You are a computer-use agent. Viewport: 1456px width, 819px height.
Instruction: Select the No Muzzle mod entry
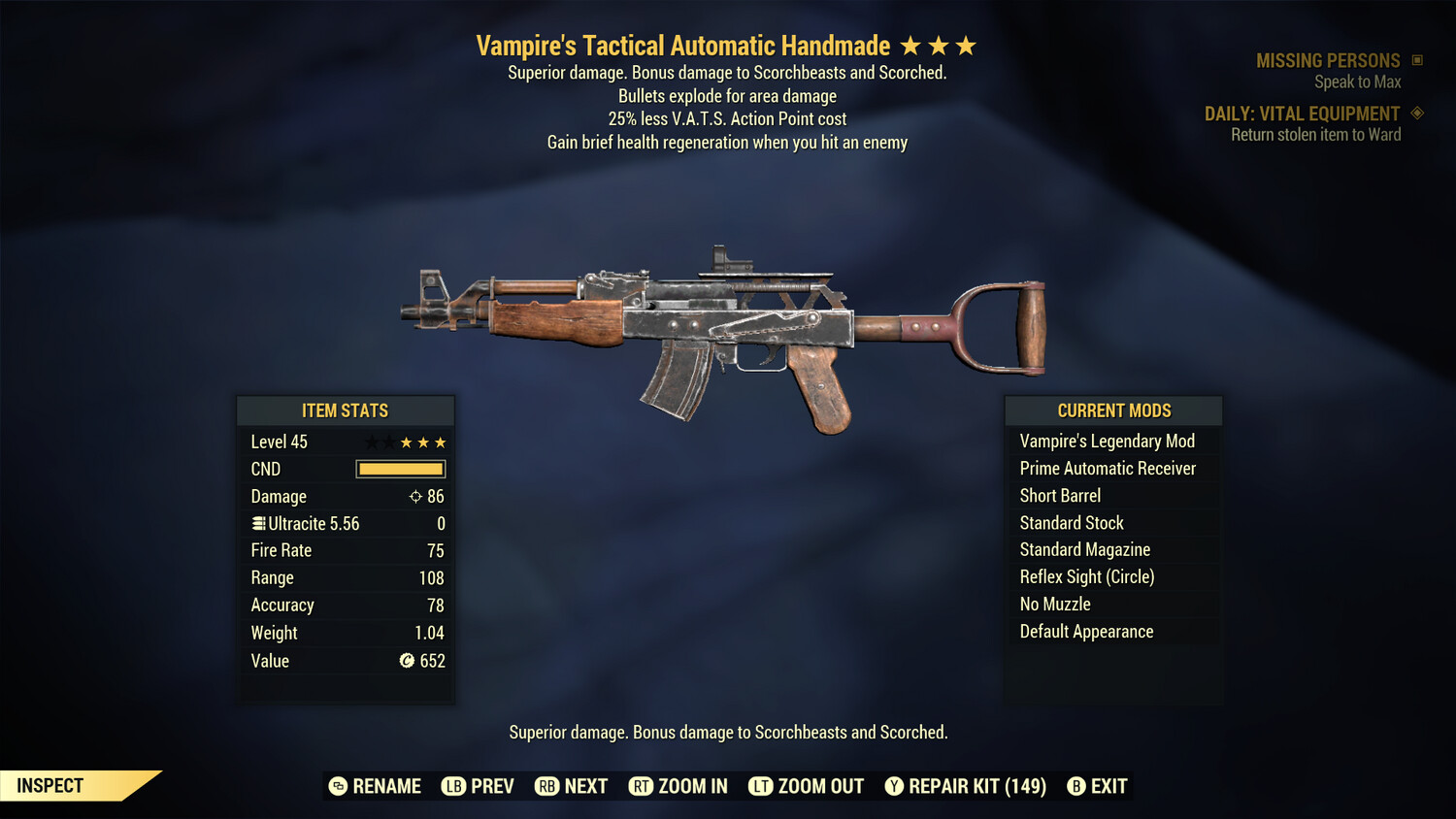click(1055, 605)
